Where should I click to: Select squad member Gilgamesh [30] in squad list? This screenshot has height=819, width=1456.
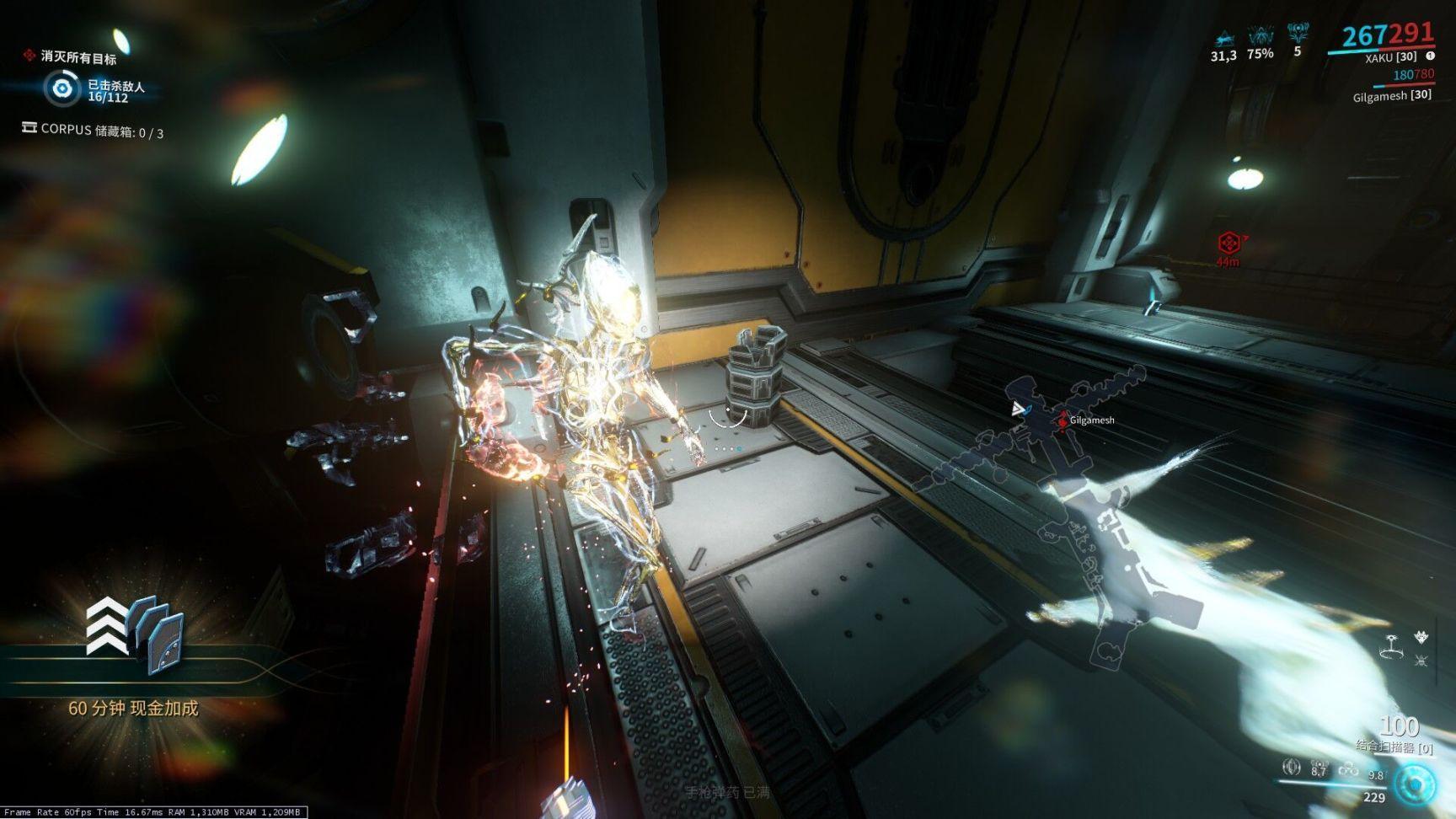tap(1392, 95)
